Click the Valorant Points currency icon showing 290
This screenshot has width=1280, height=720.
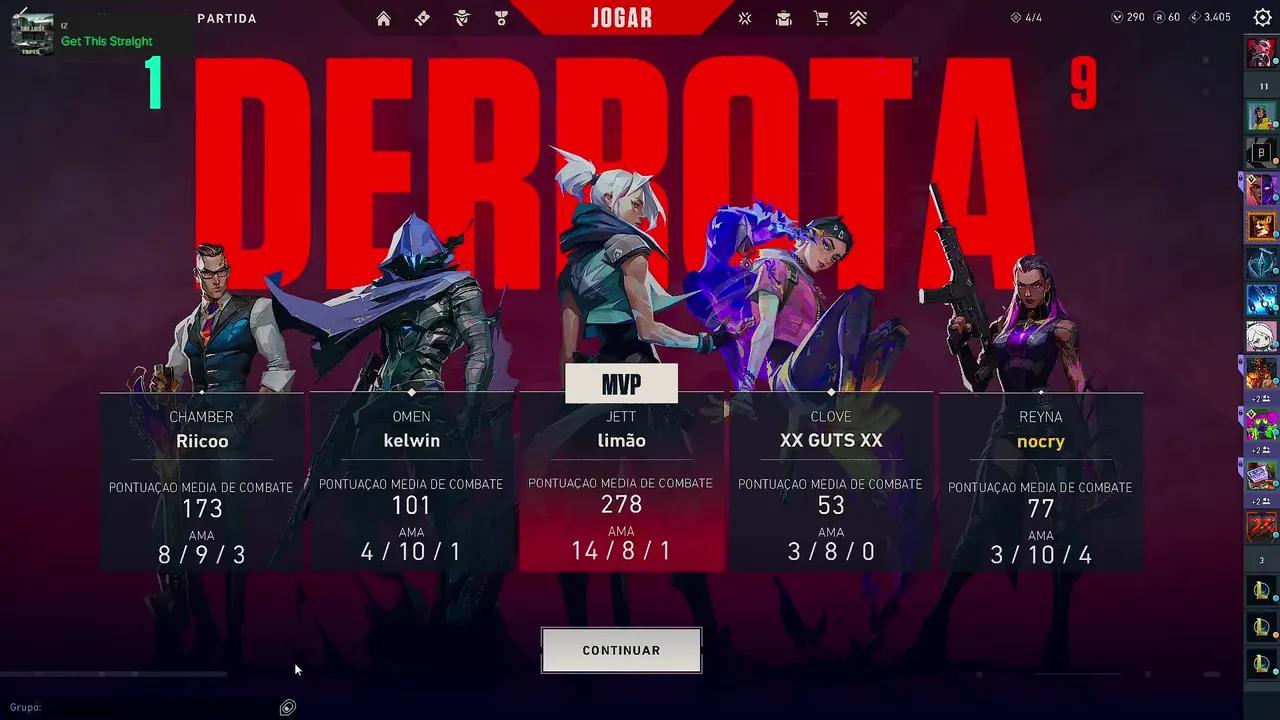coord(1116,17)
